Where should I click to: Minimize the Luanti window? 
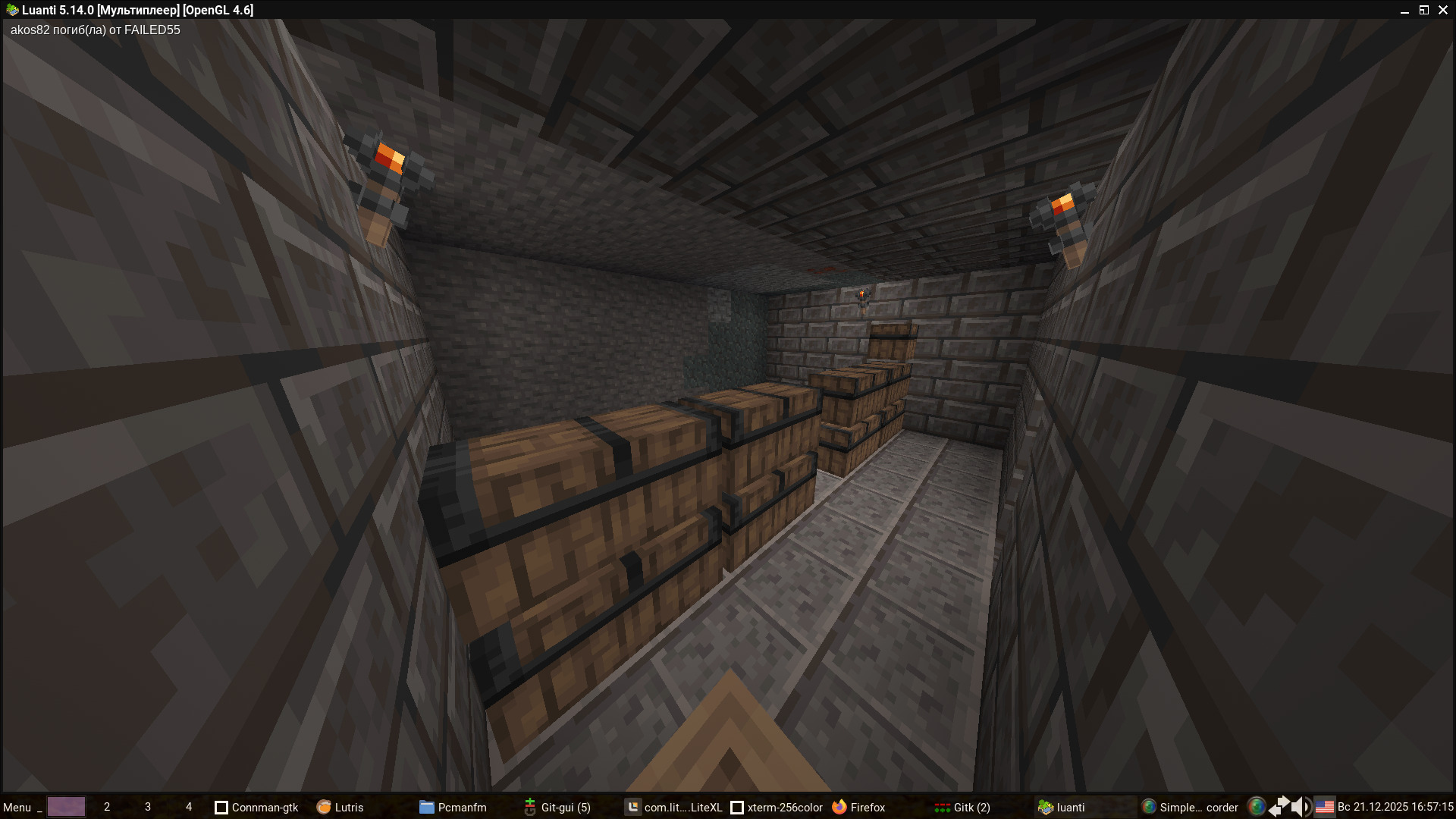1404,11
